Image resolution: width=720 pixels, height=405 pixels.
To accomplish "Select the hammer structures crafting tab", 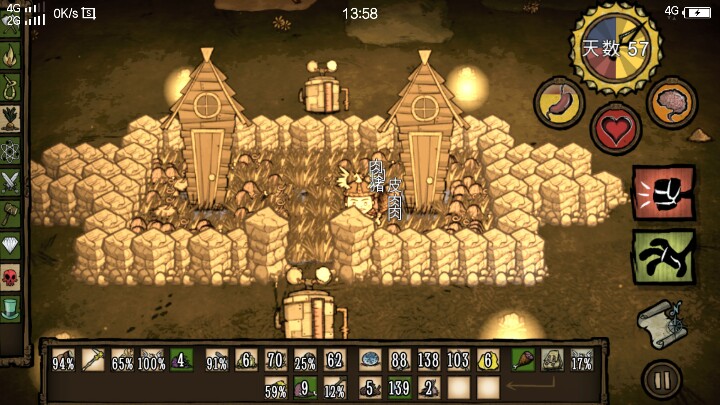I will (11, 212).
